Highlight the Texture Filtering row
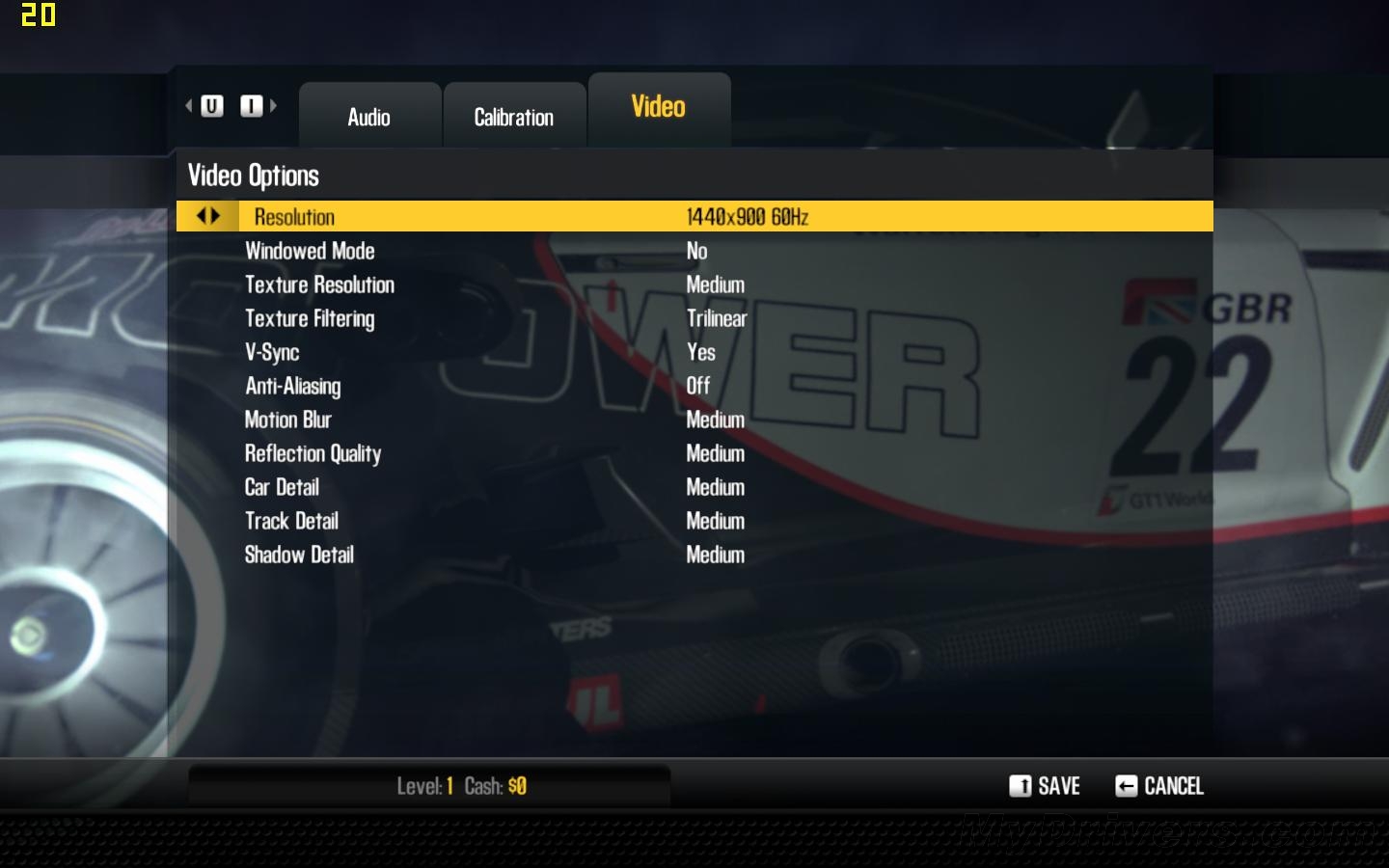 pyautogui.click(x=310, y=318)
